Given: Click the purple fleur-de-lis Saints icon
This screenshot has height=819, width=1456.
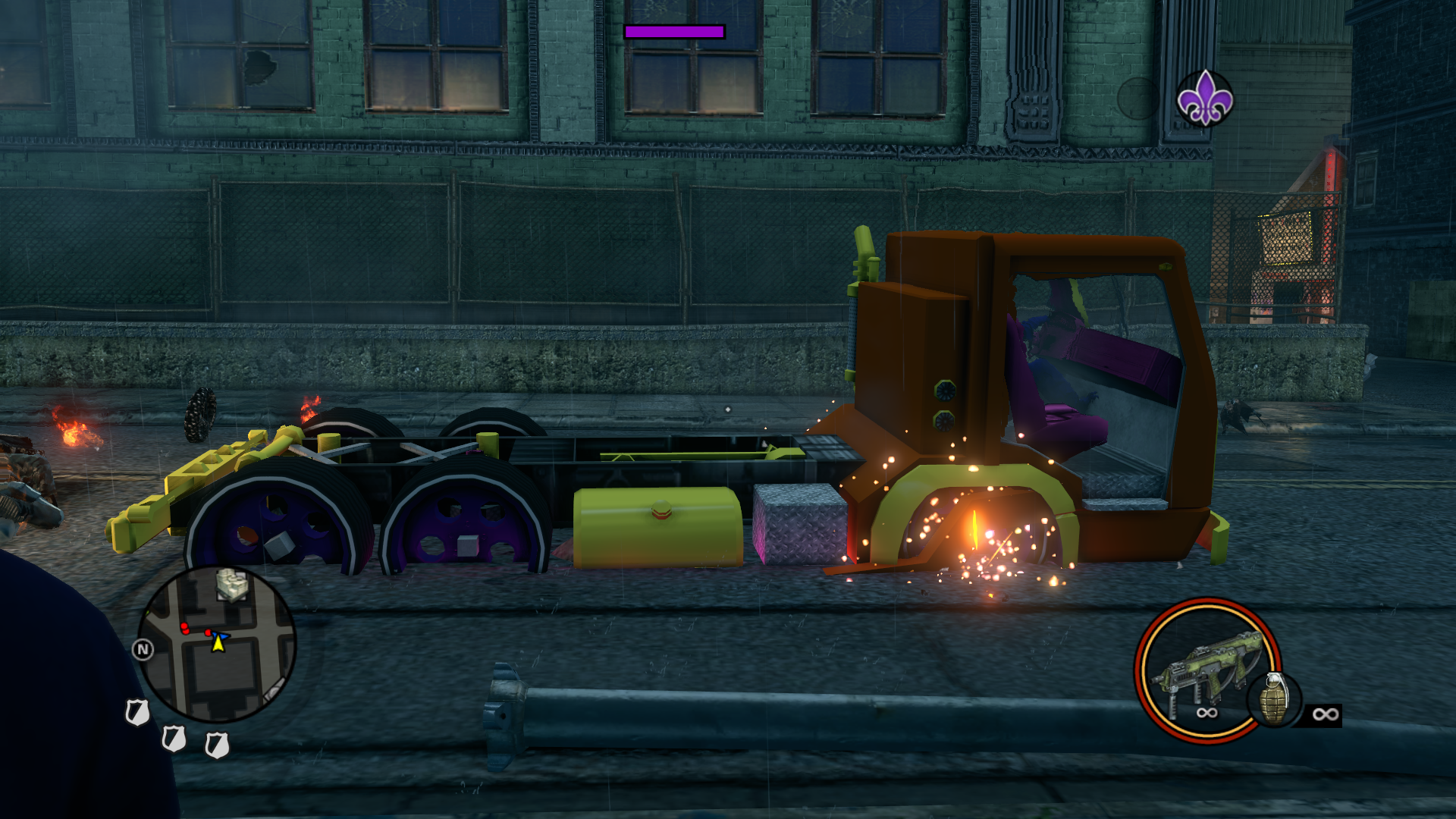Looking at the screenshot, I should point(1204,98).
